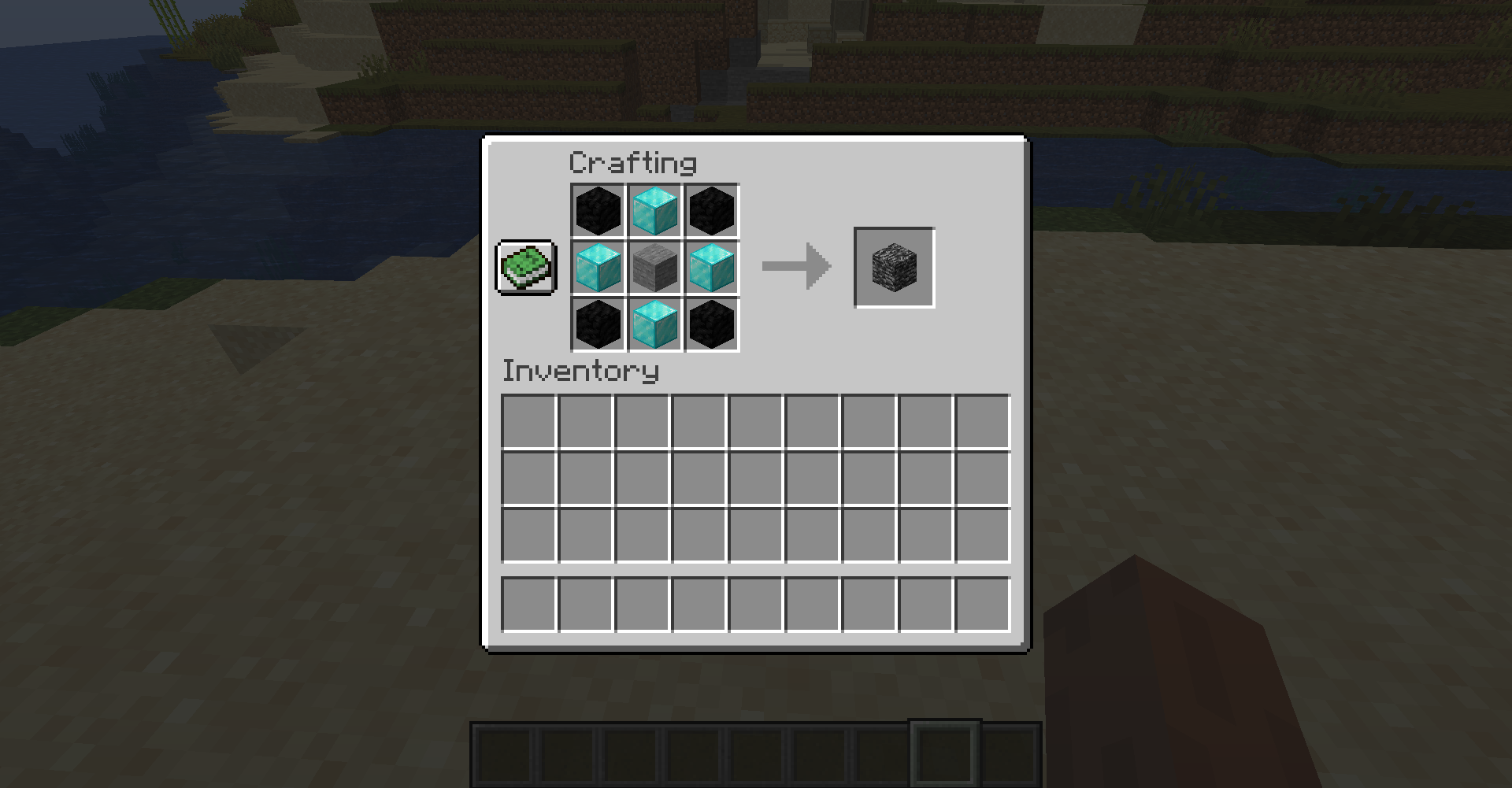
Task: Select the coal block in top-left grid slot
Action: (597, 210)
